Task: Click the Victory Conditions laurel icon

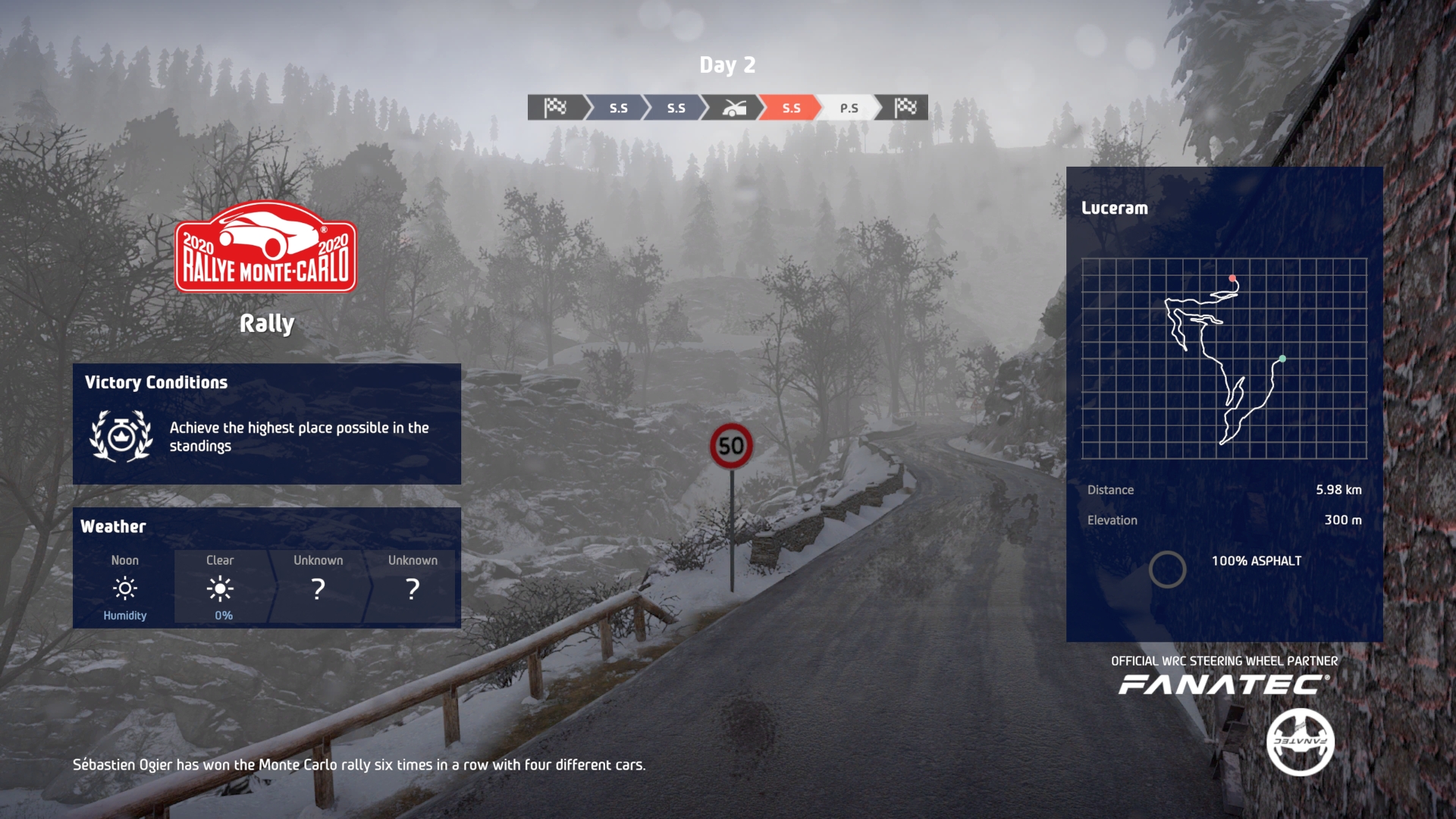Action: click(x=121, y=436)
